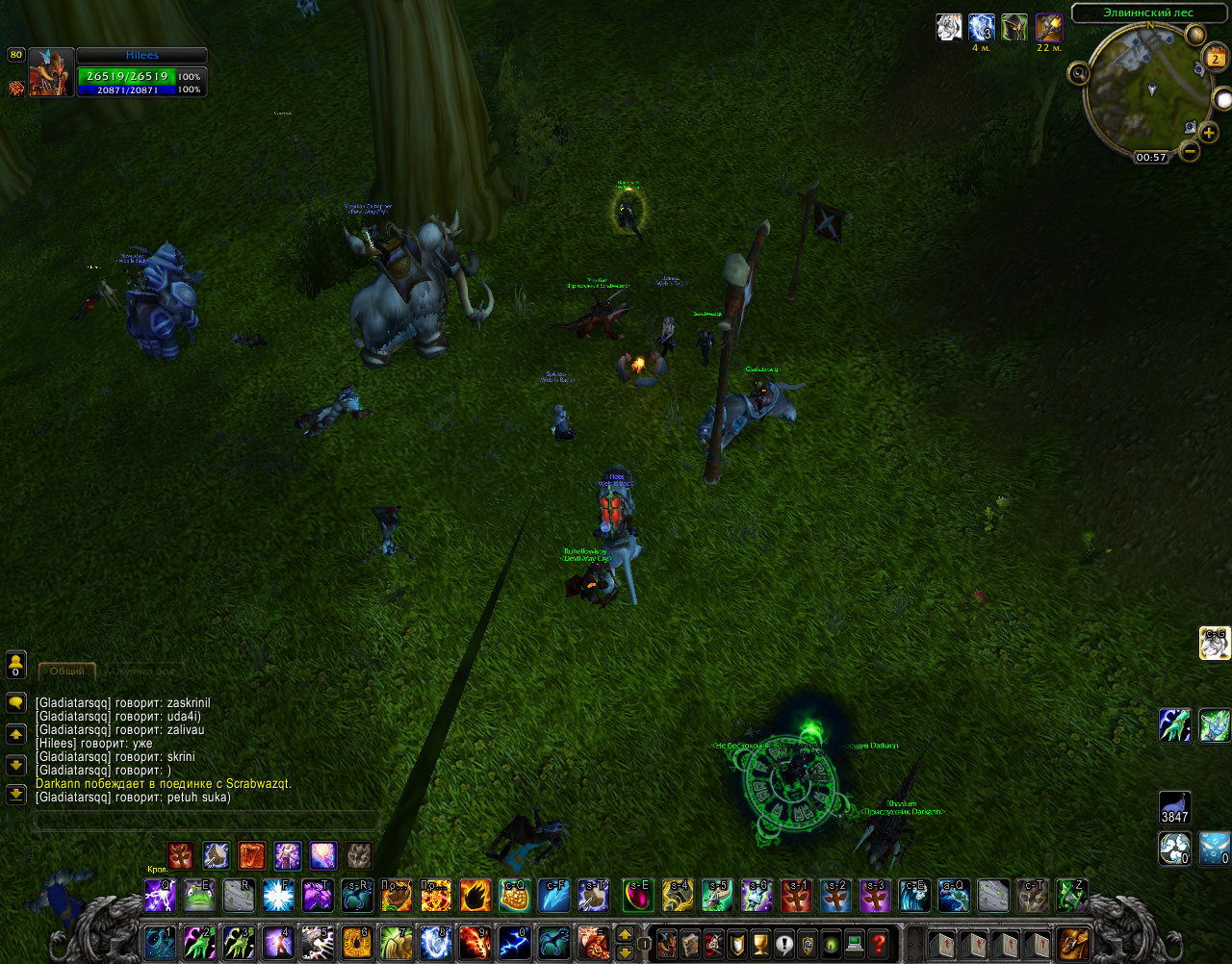The image size is (1232, 964).
Task: Open the main backpack bag
Action: 1073,943
